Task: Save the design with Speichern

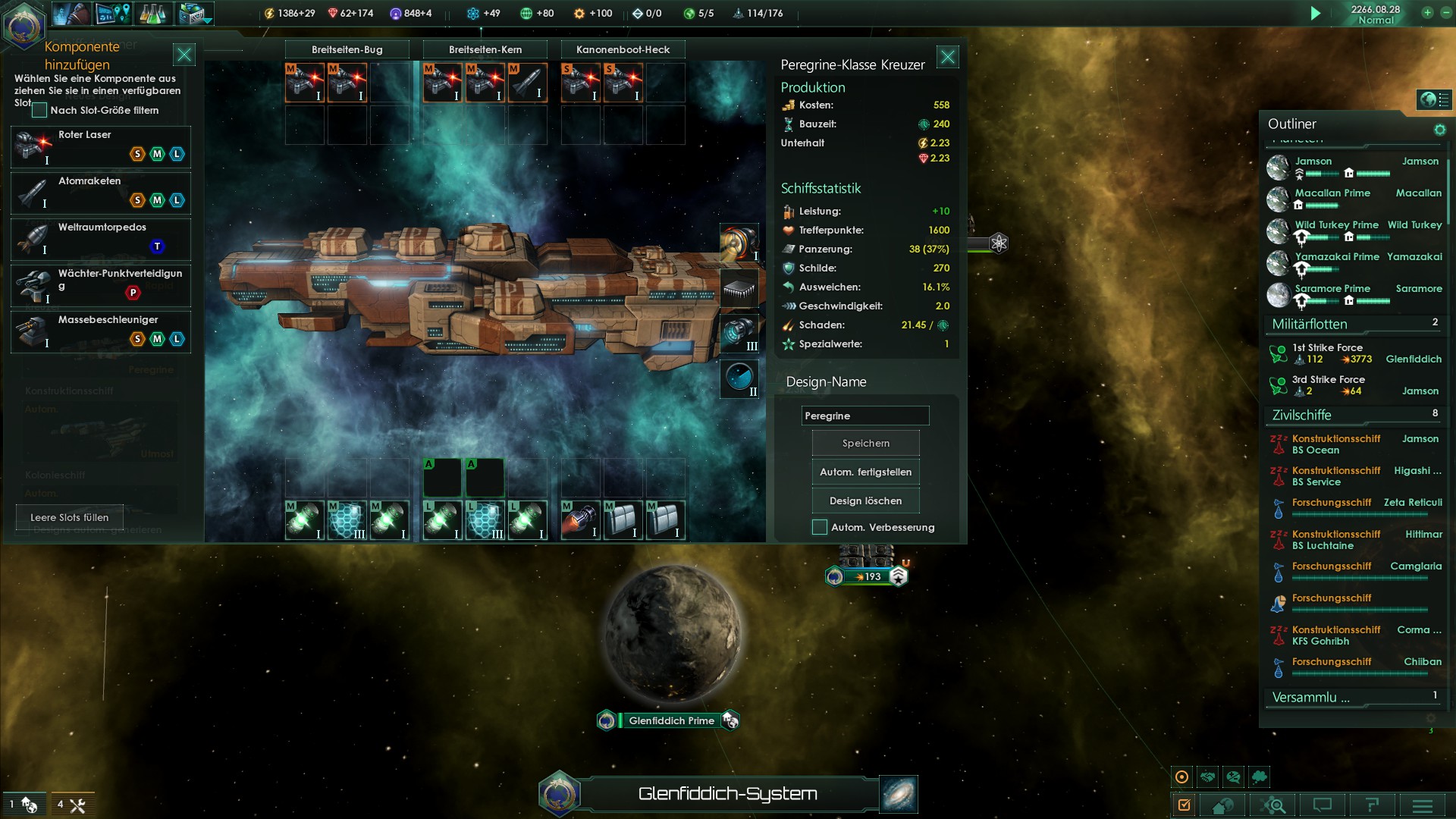Action: (x=865, y=443)
